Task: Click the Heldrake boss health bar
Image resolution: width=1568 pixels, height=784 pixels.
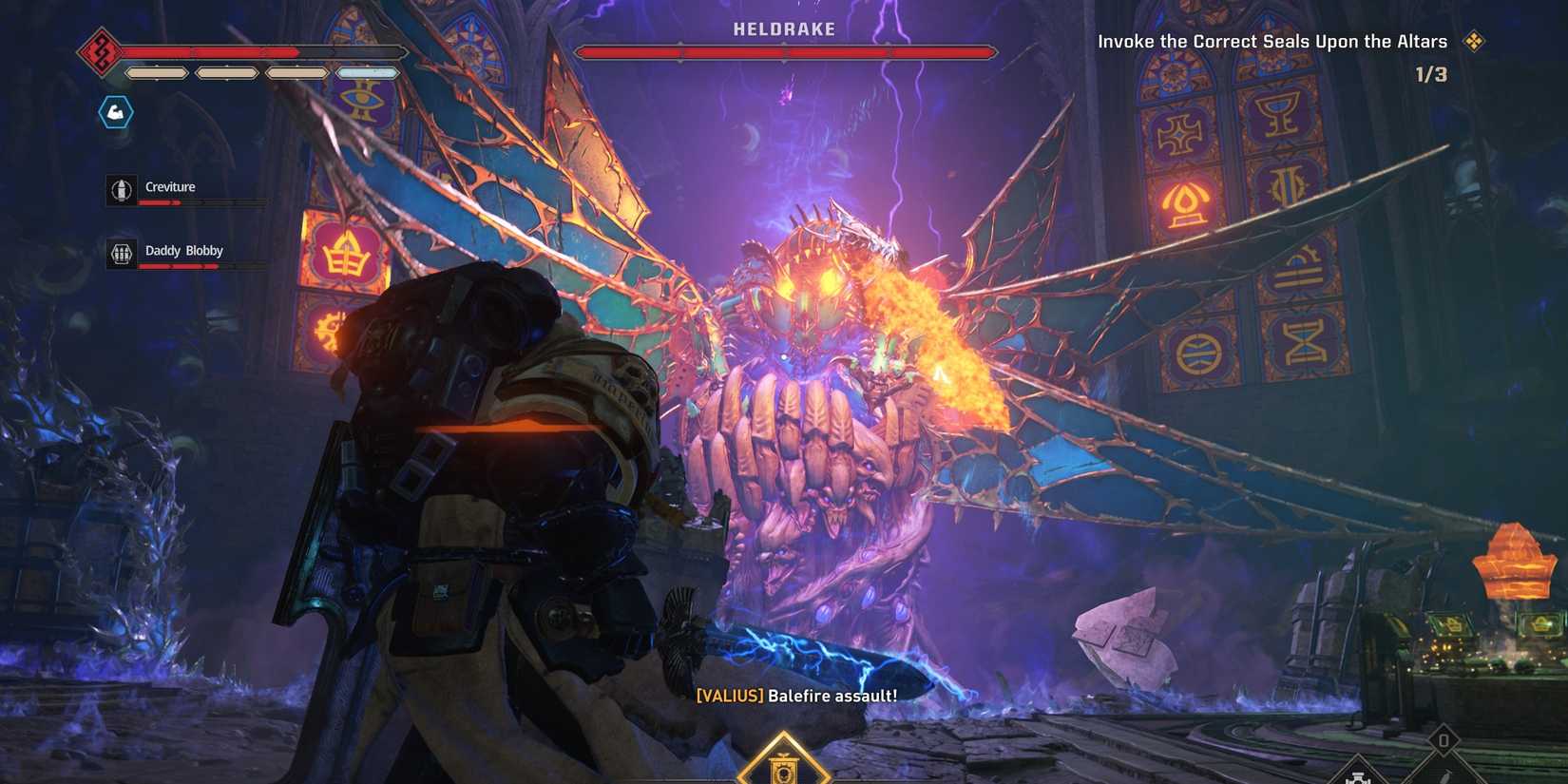Action: [785, 51]
